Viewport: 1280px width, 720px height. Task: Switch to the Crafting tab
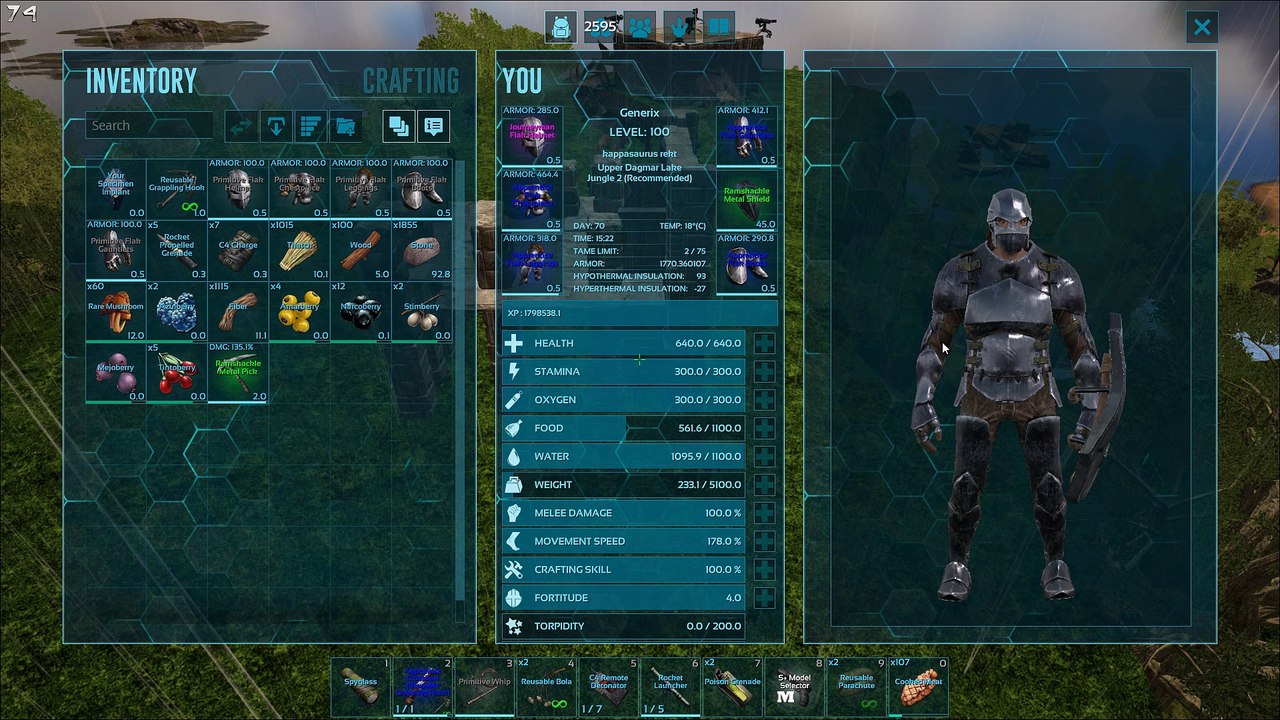click(x=410, y=81)
